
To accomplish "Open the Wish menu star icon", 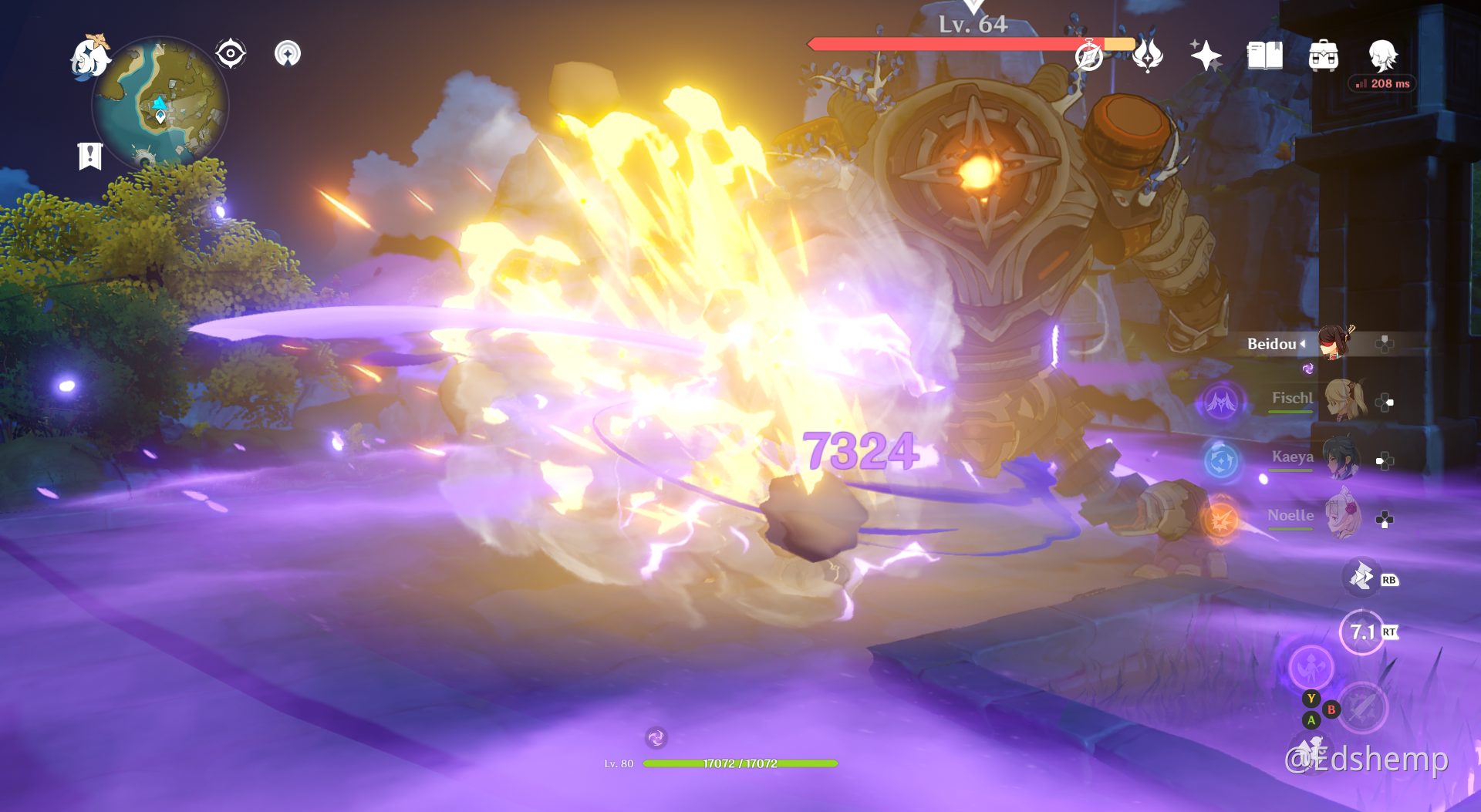I will 1206,55.
